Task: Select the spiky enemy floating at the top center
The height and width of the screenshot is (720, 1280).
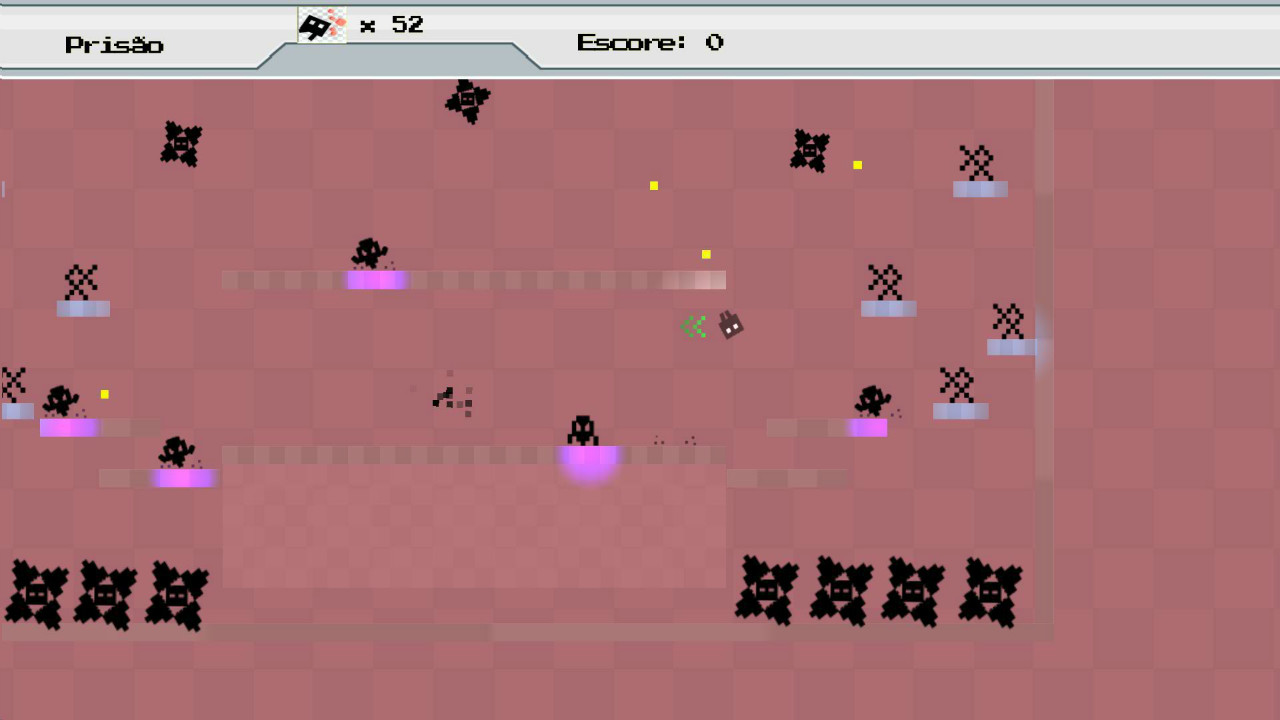Action: (466, 98)
